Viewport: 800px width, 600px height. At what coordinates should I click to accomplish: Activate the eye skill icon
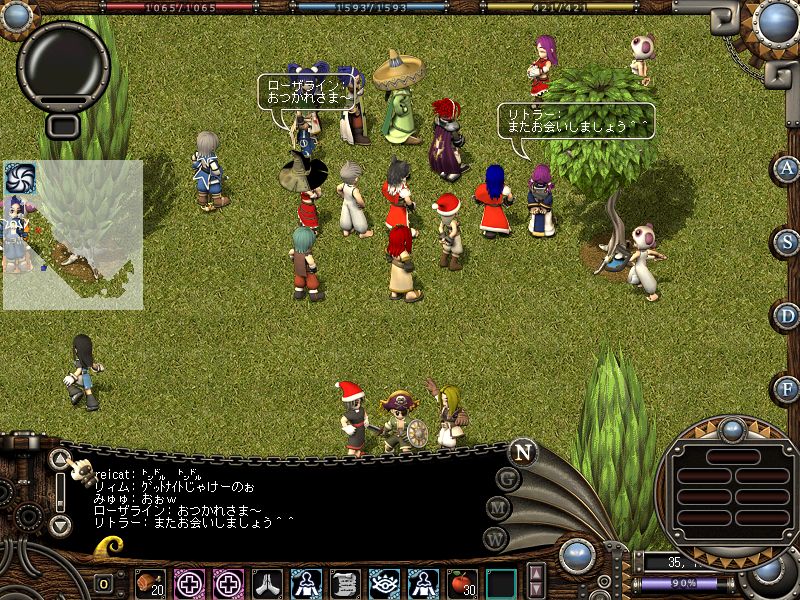point(384,583)
